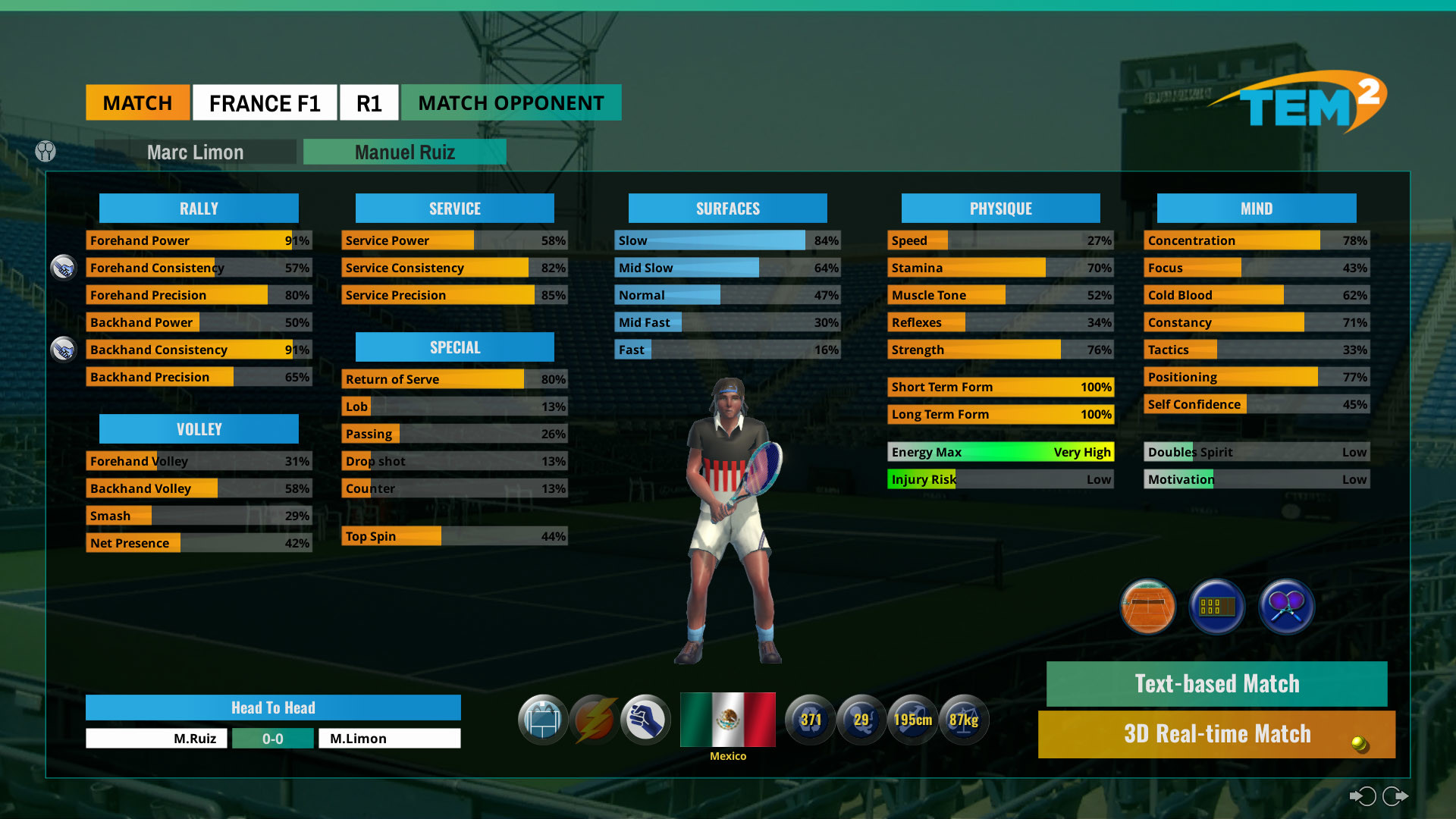The height and width of the screenshot is (819, 1456).
Task: Open the scoreboard icon
Action: pos(1216,607)
